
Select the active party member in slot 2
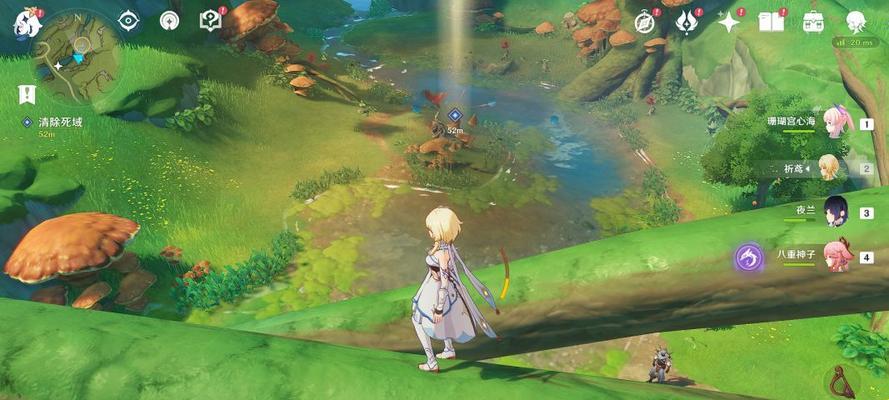[830, 168]
